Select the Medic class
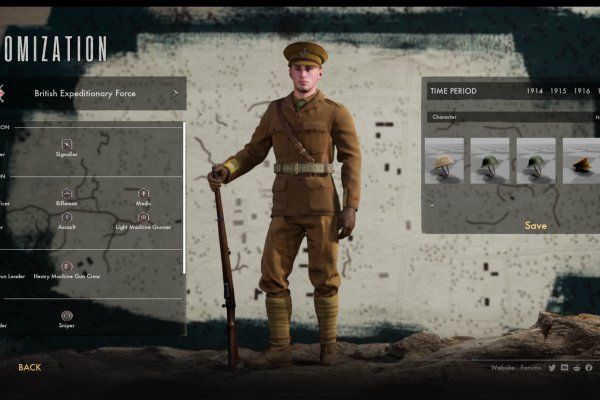This screenshot has height=400, width=600. [144, 198]
